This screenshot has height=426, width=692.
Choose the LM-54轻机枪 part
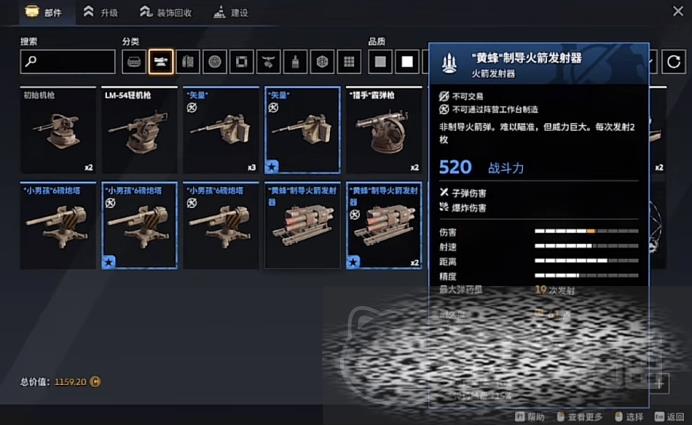pos(139,131)
